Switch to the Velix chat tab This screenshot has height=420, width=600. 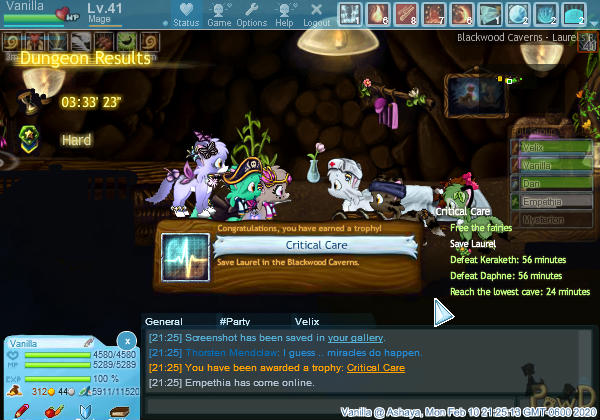coord(306,321)
